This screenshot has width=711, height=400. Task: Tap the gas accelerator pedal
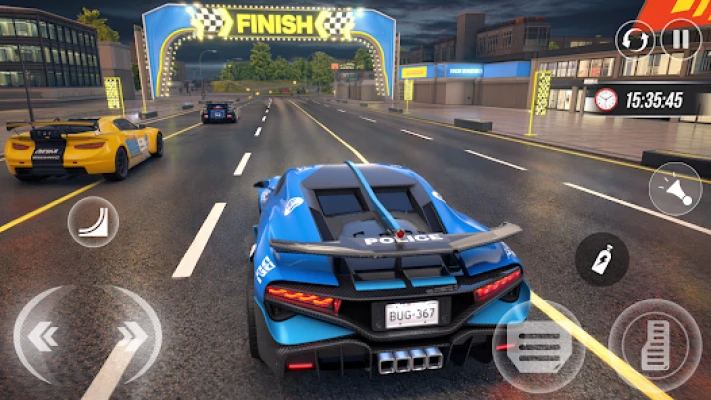[x=654, y=345]
